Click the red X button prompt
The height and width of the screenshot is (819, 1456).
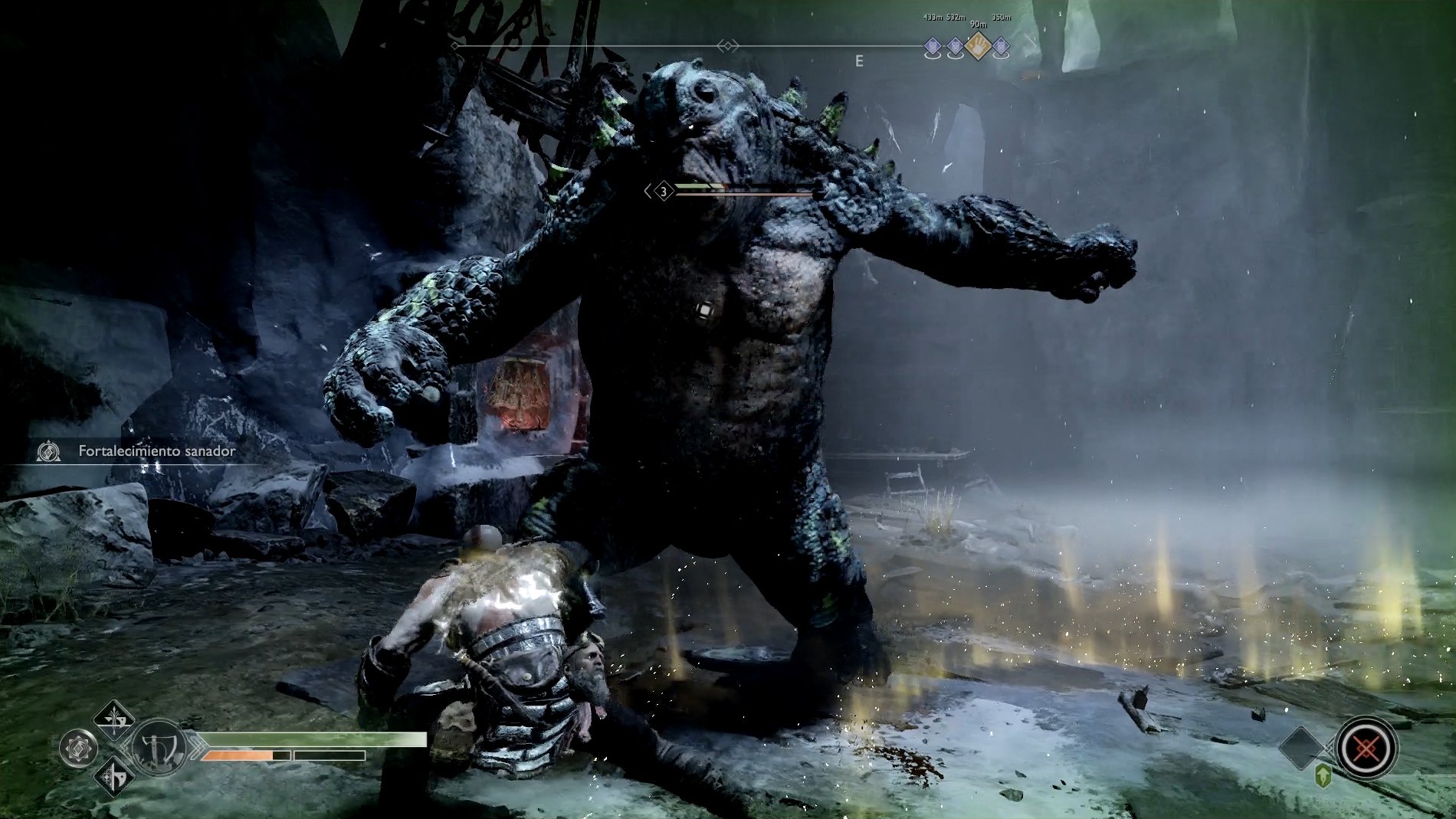point(1367,748)
